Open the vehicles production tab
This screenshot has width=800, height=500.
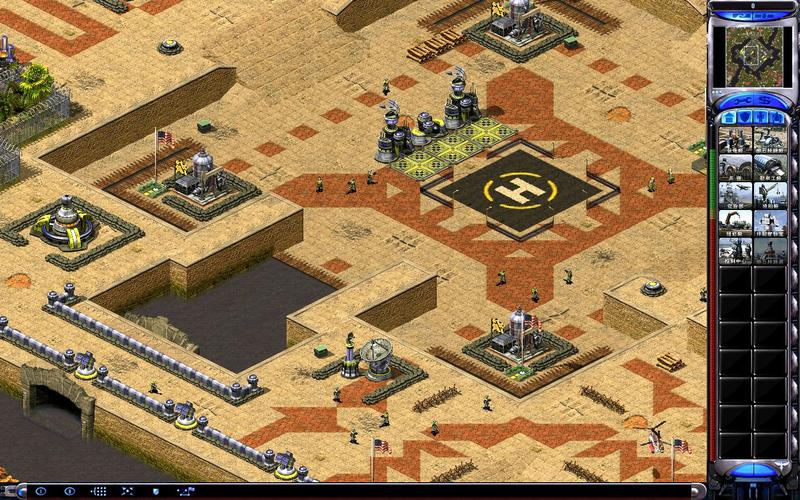pyautogui.click(x=778, y=119)
